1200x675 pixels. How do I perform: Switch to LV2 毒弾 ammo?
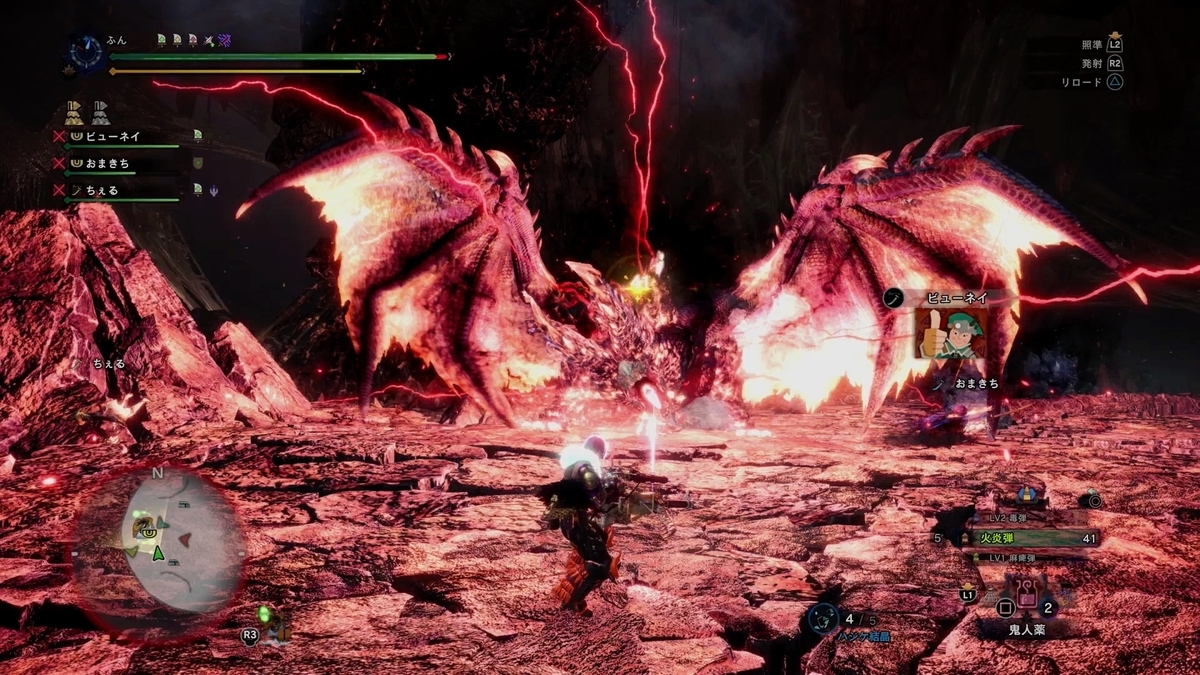[x=1010, y=520]
